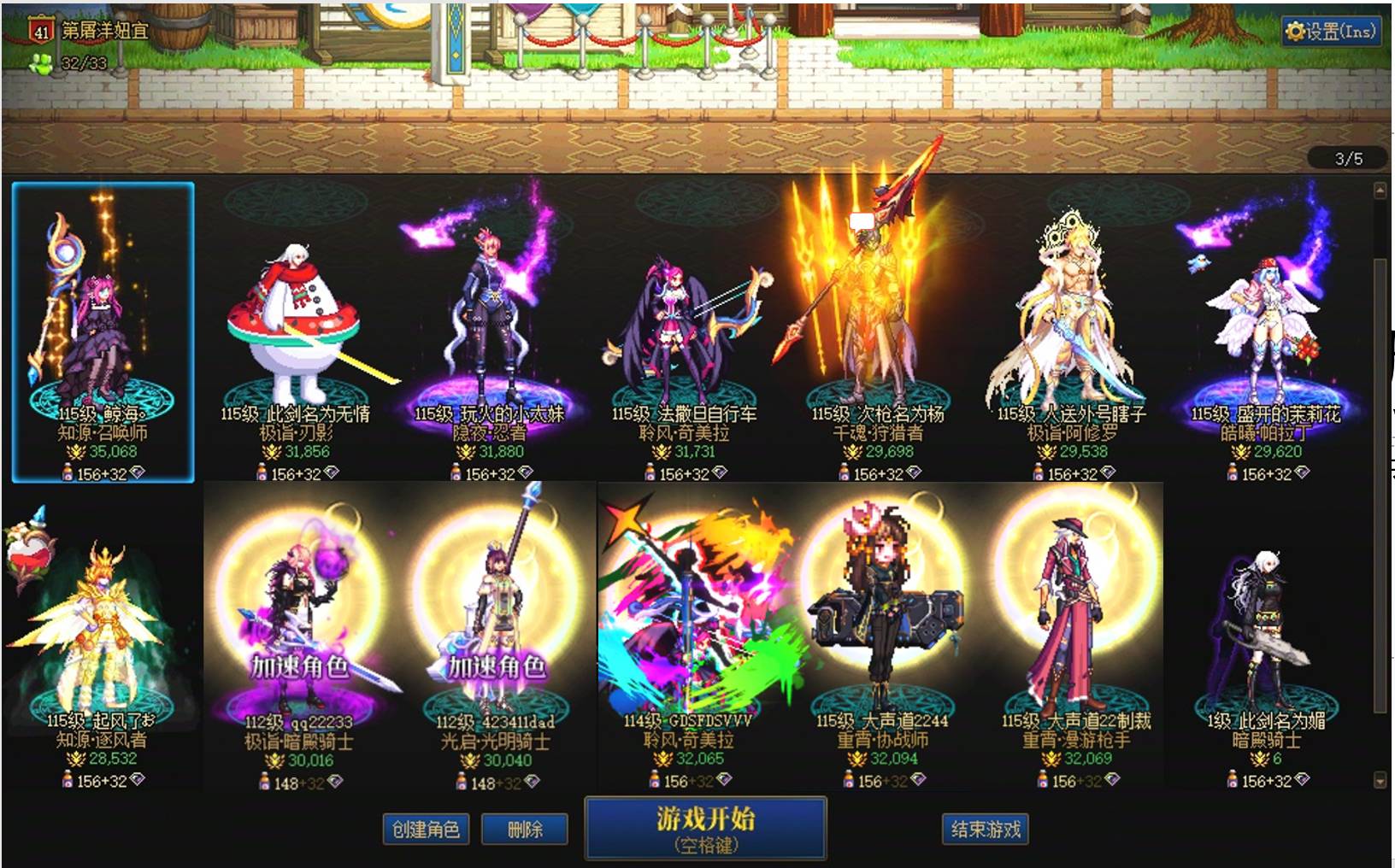Screen dimensions: 1395x868
Task: Click the potion icon under level 1 暗殿骑士
Action: coord(1233,780)
